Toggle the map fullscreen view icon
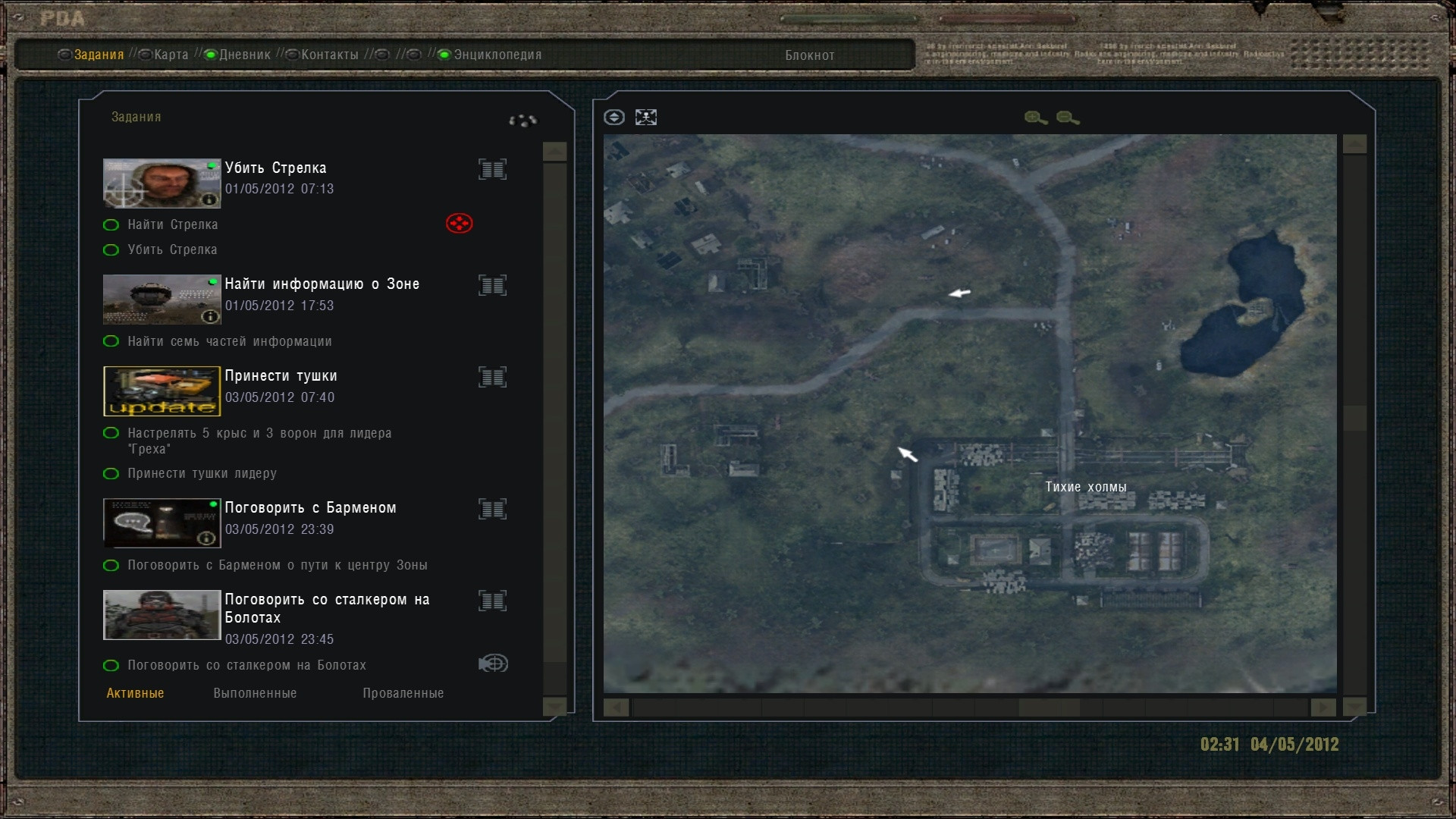Viewport: 1456px width, 819px height. point(646,118)
